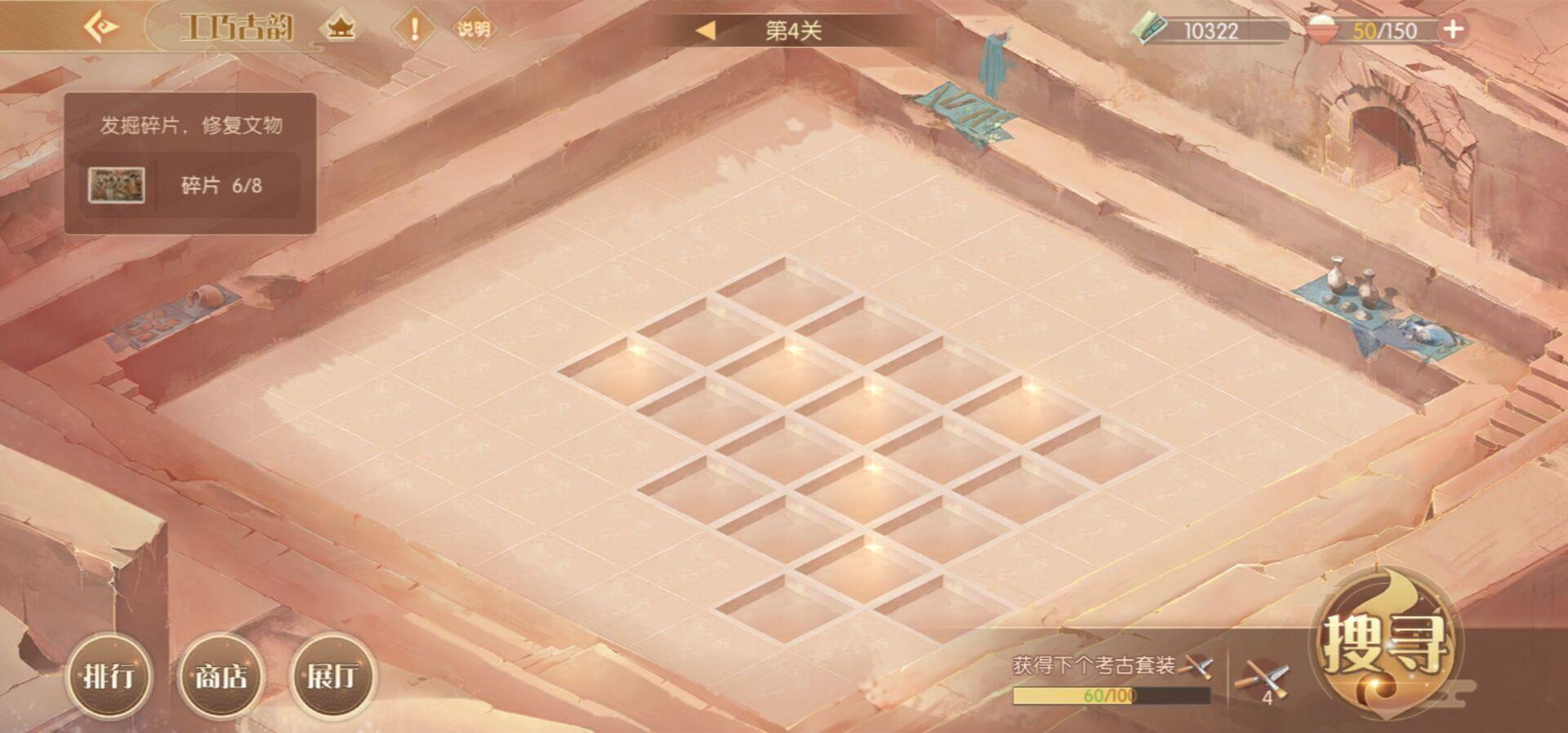Go back using the arrow button
This screenshot has width=1568, height=733.
tap(101, 28)
